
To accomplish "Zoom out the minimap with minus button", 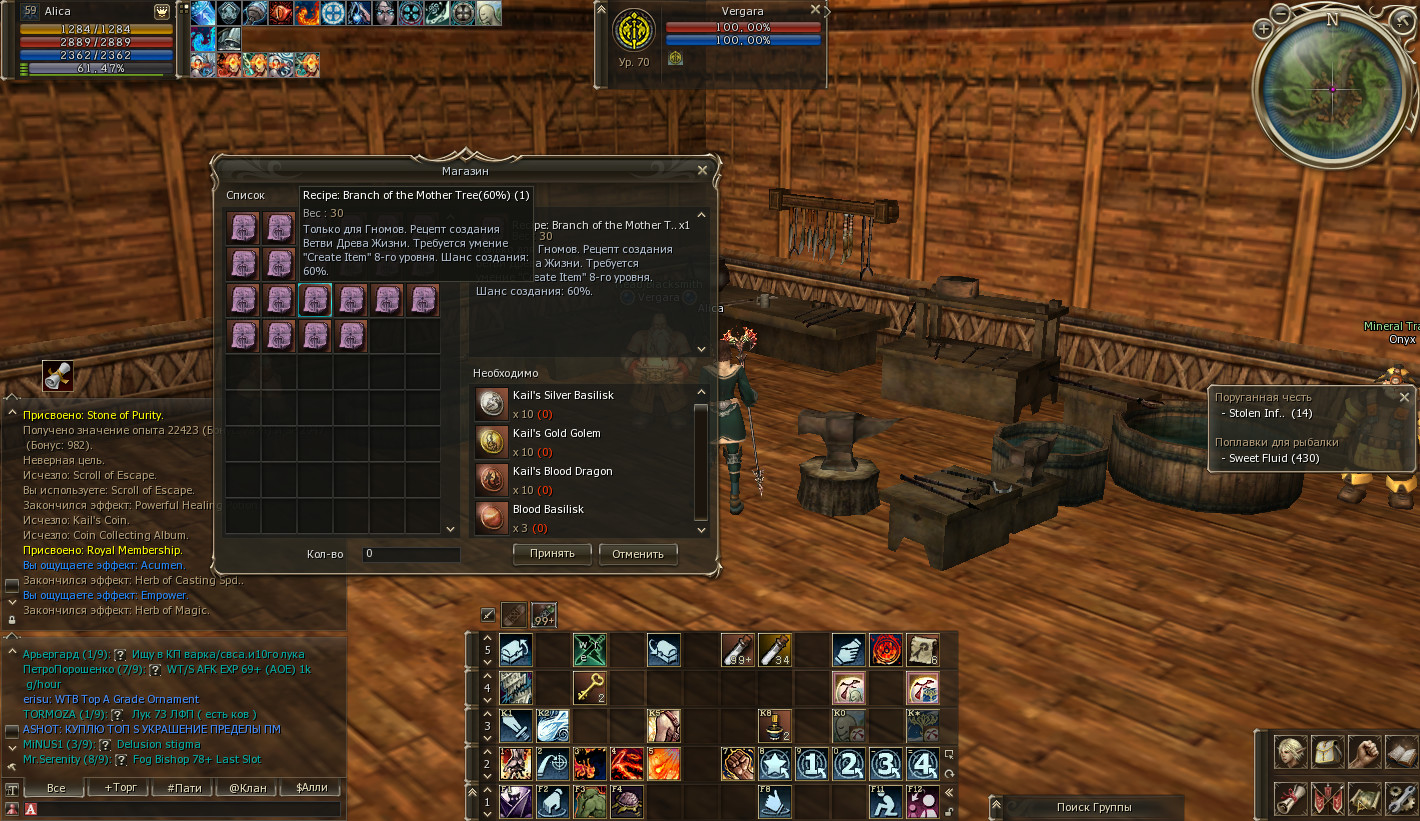I will click(1281, 14).
